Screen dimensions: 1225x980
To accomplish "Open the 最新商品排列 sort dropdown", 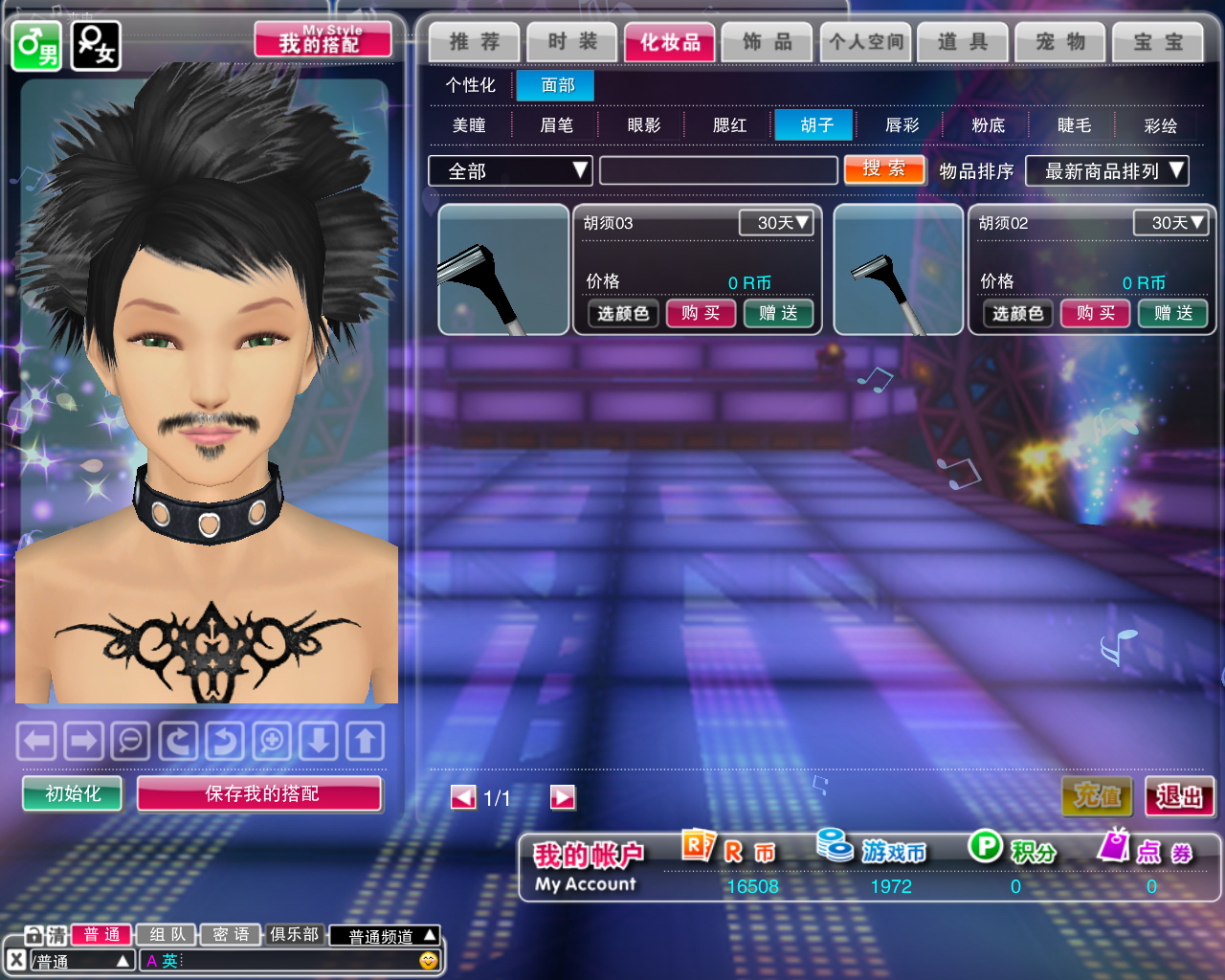I will pyautogui.click(x=1106, y=171).
